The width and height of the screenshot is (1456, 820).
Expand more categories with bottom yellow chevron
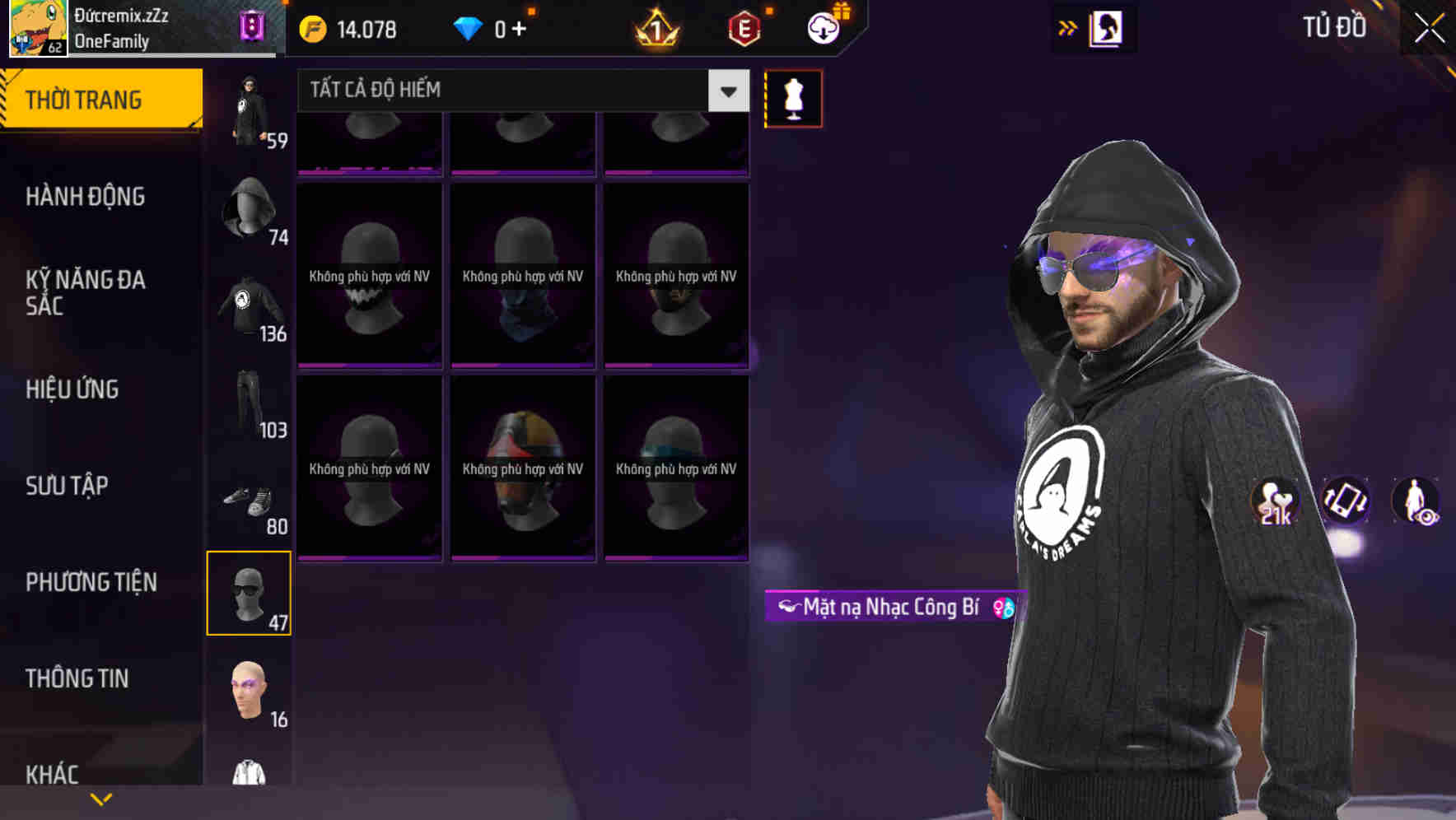(101, 798)
